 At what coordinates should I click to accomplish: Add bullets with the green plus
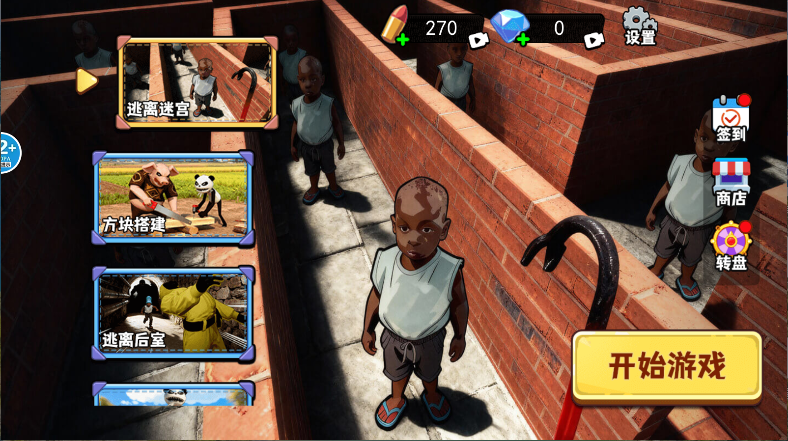point(402,40)
